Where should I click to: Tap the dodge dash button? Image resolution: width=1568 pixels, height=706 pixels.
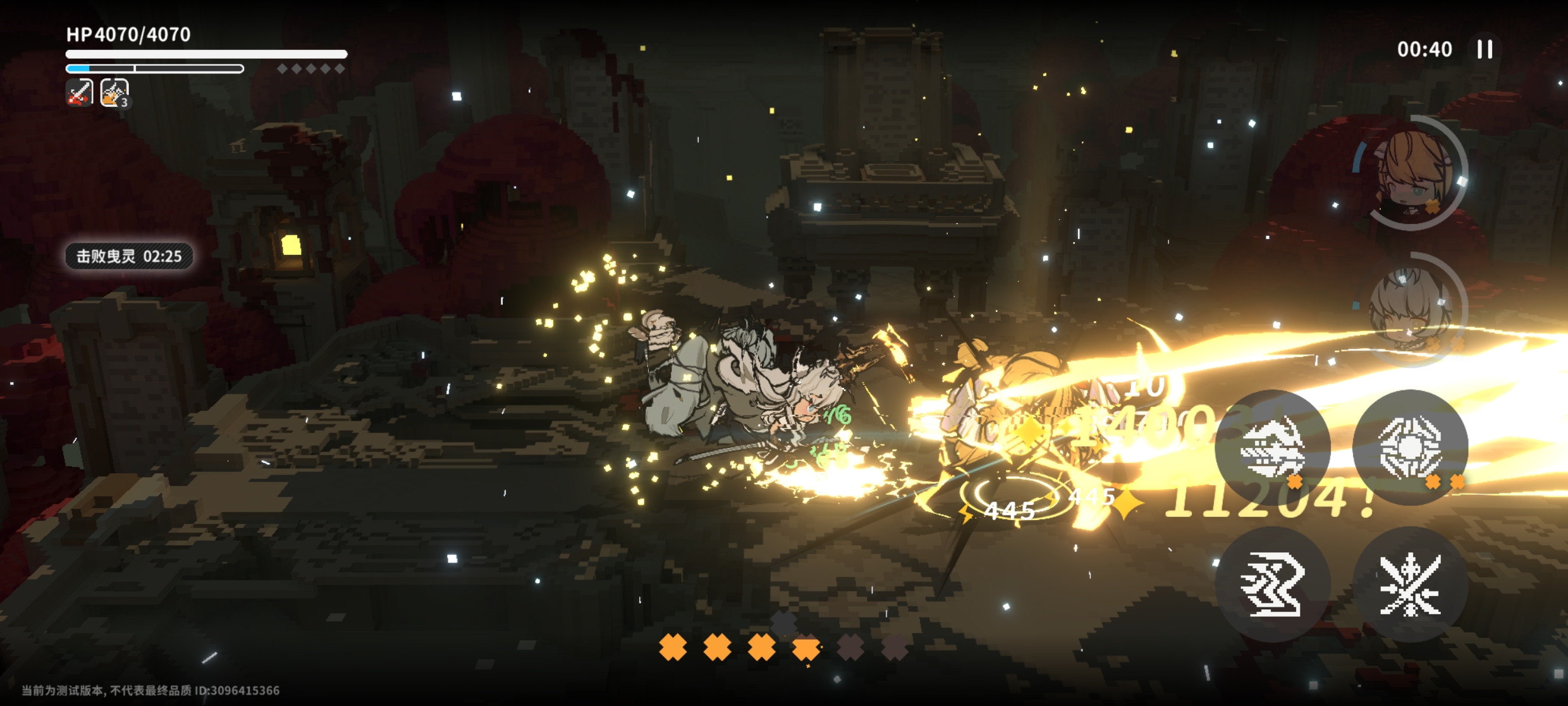pyautogui.click(x=1272, y=585)
